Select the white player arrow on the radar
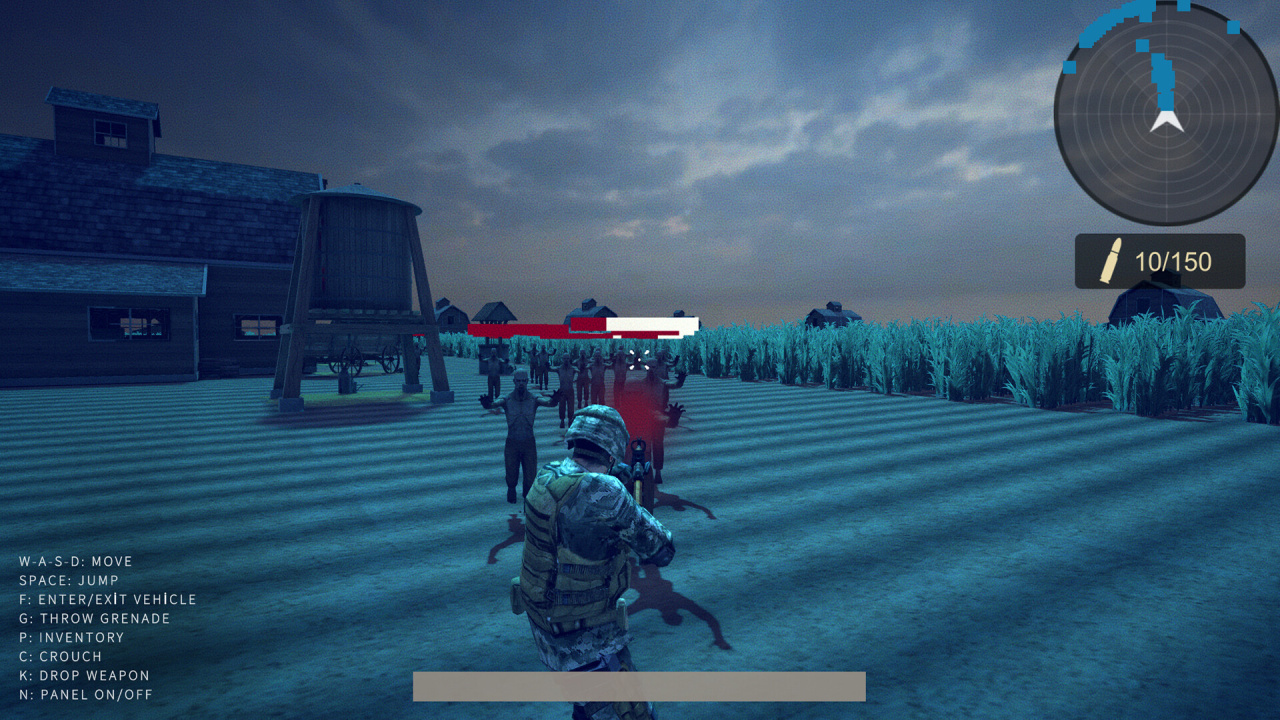This screenshot has width=1280, height=720. (1167, 122)
